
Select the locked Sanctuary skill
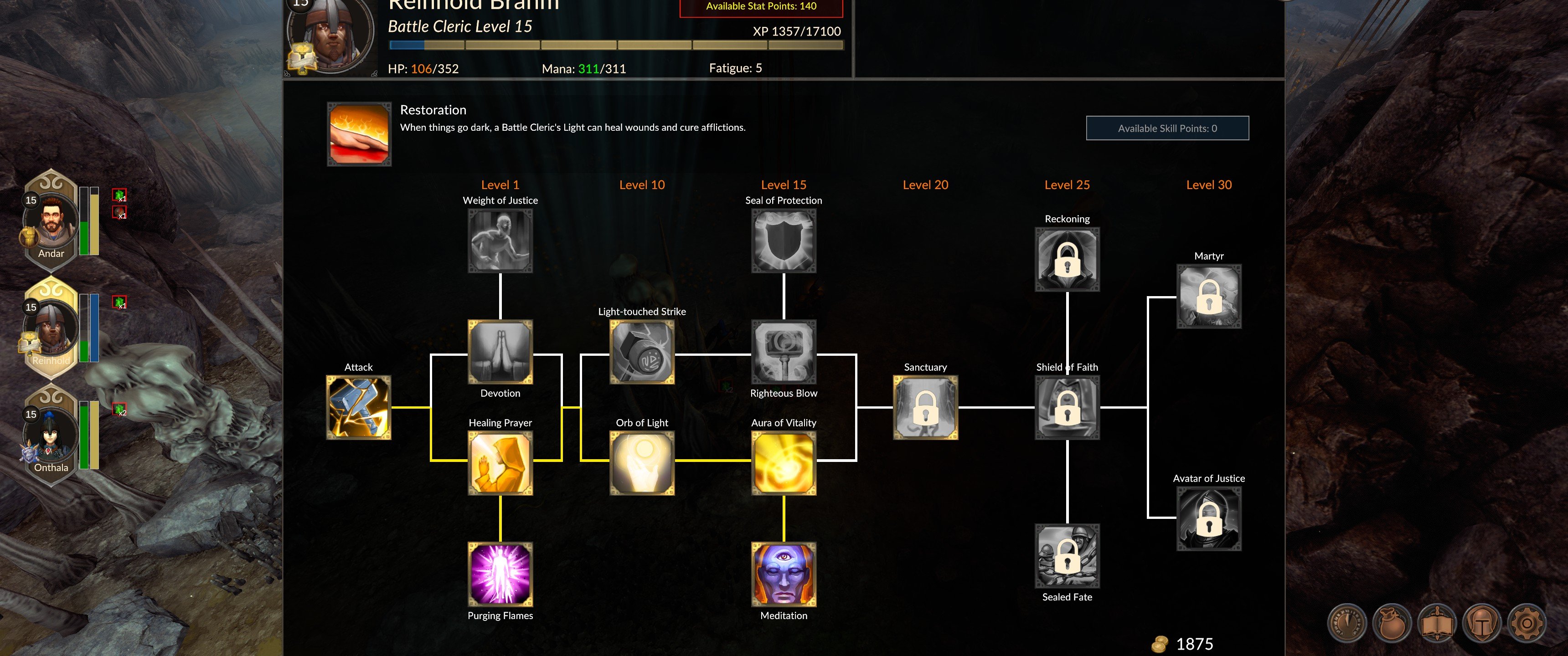pos(925,408)
